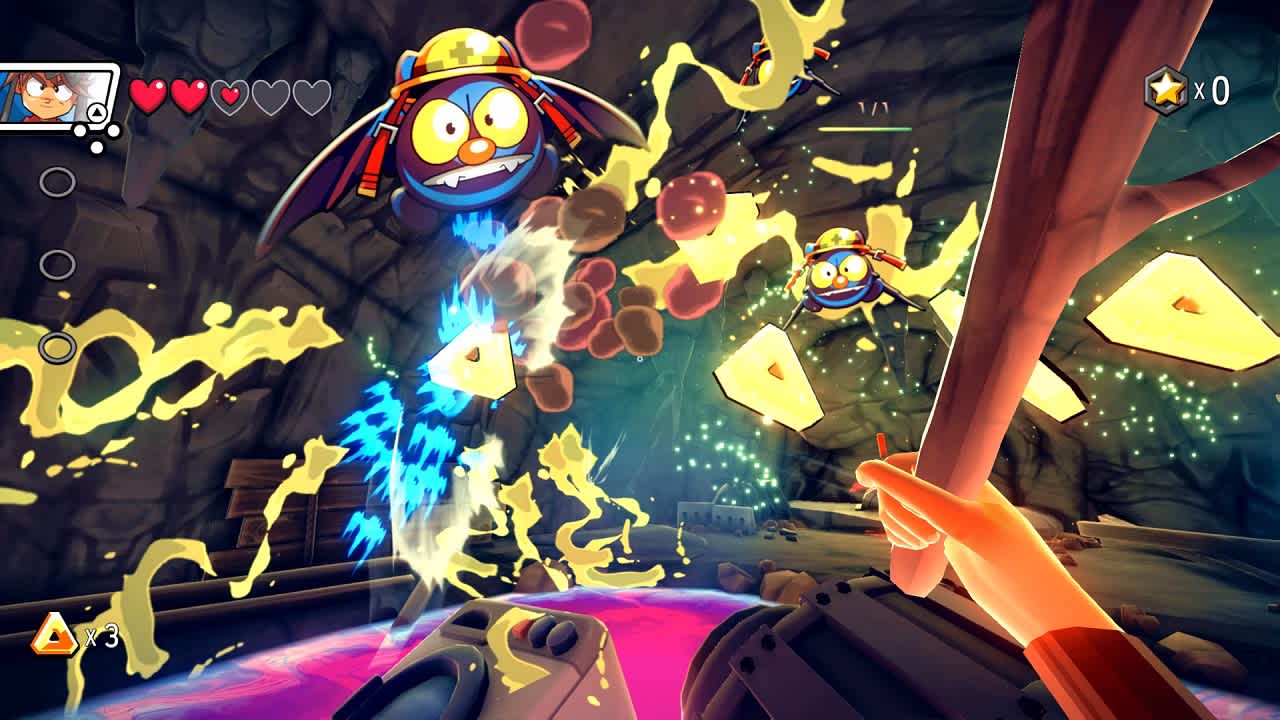Click the thought-bubble dots below the portrait frame
This screenshot has width=1280, height=720.
pos(95,136)
